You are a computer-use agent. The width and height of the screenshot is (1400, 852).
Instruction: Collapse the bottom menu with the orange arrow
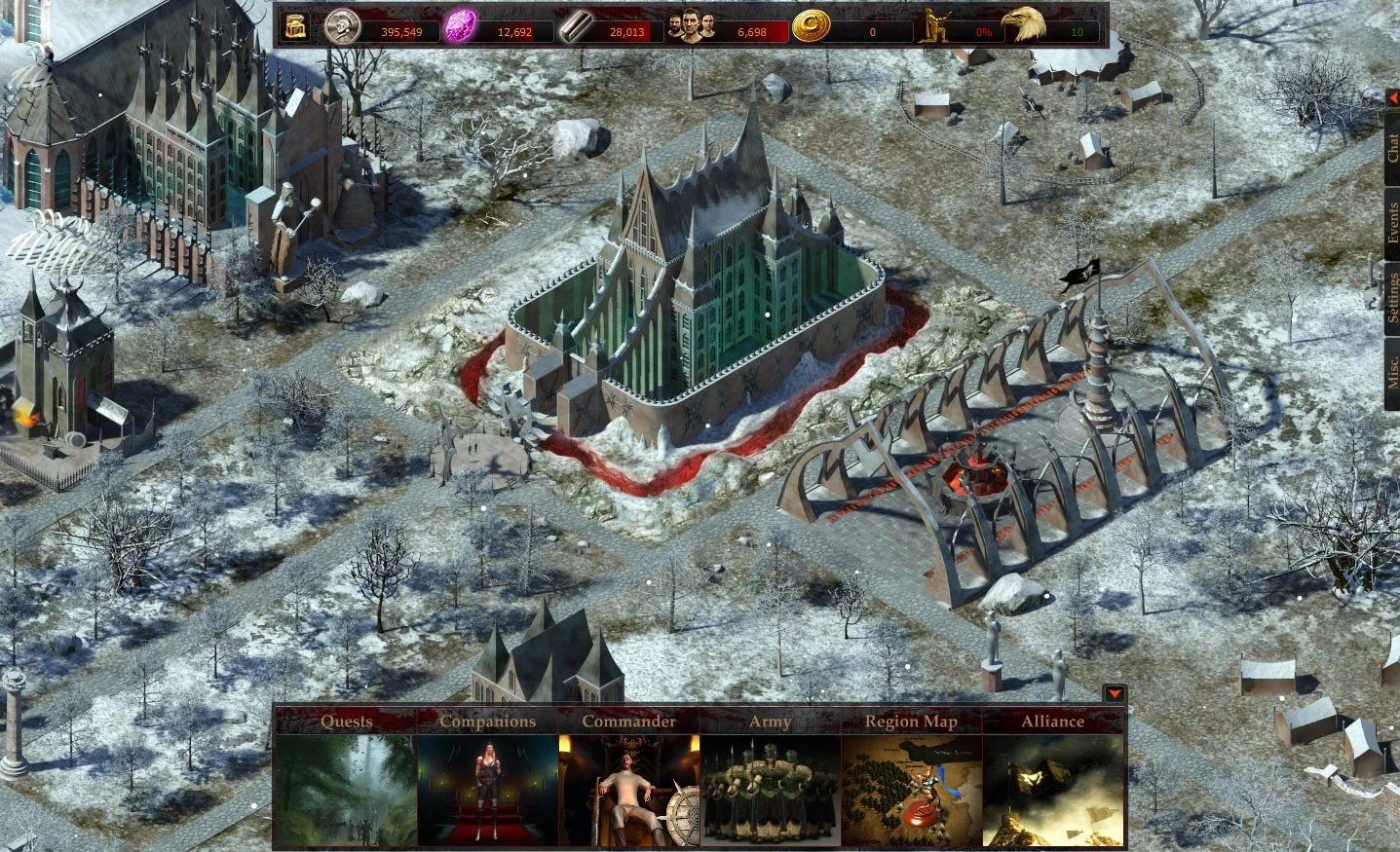tap(1115, 694)
